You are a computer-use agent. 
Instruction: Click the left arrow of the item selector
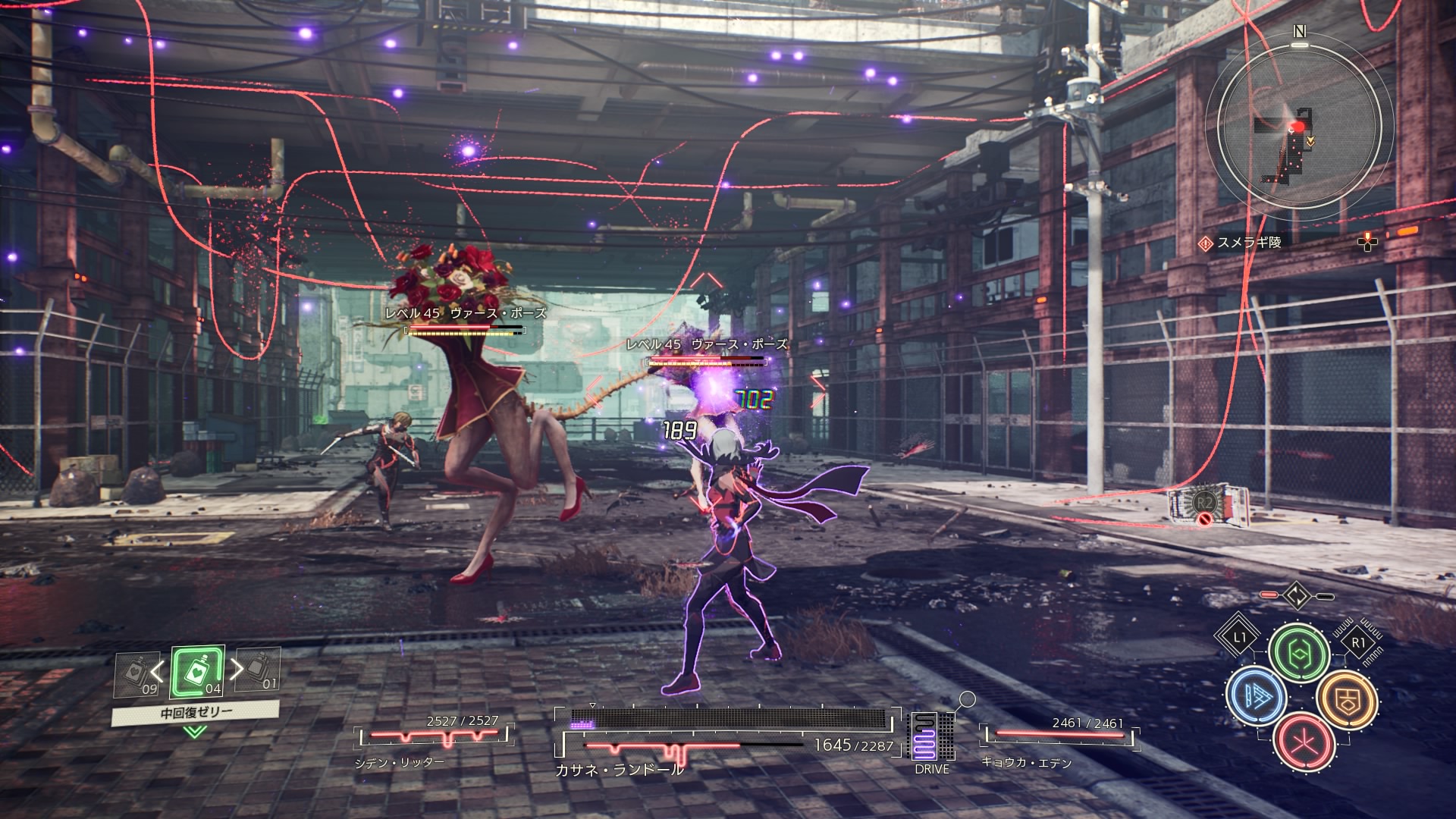click(158, 670)
